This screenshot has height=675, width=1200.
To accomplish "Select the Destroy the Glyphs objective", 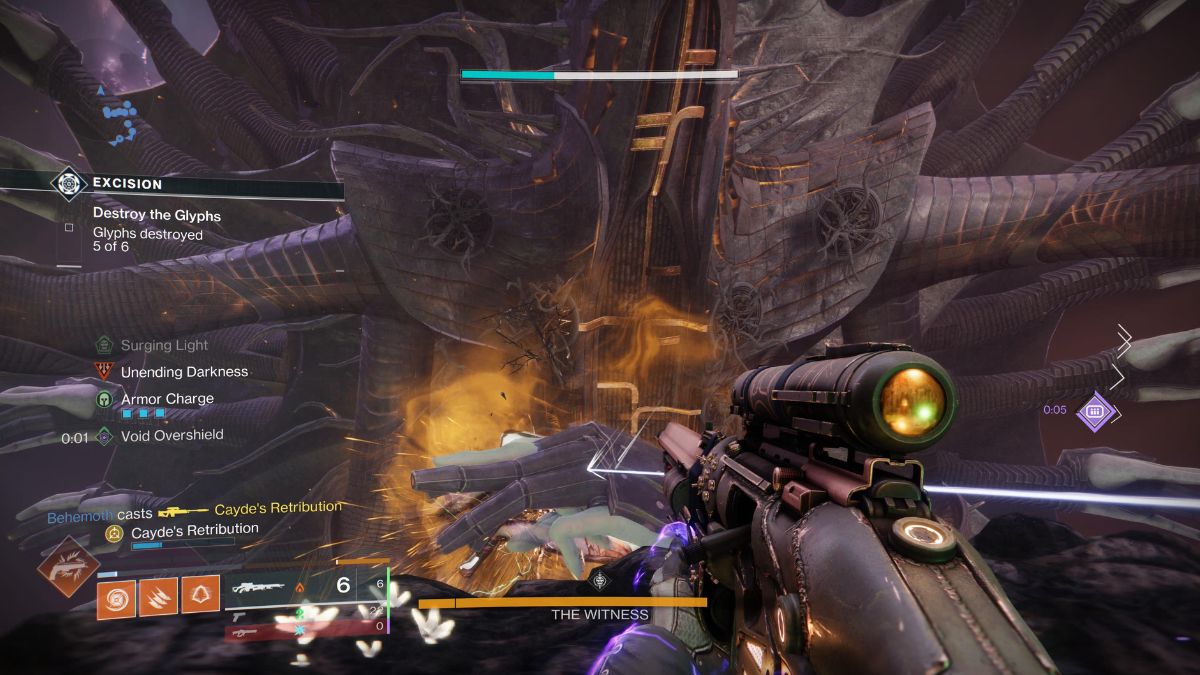I will [x=156, y=213].
